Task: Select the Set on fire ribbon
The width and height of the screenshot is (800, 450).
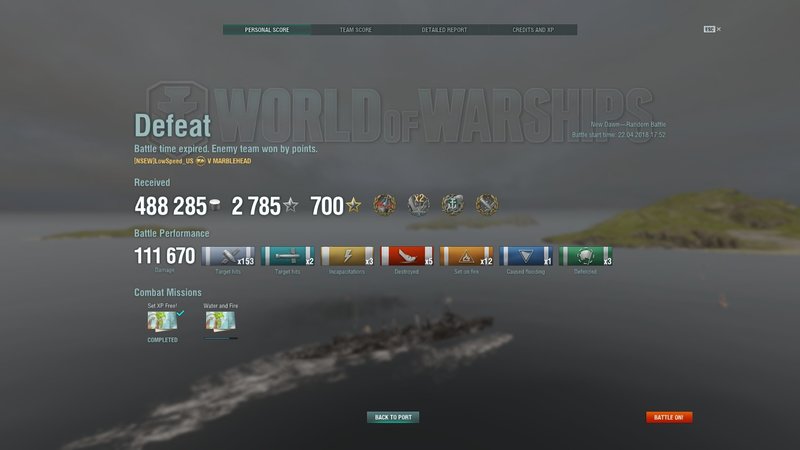Action: 467,257
